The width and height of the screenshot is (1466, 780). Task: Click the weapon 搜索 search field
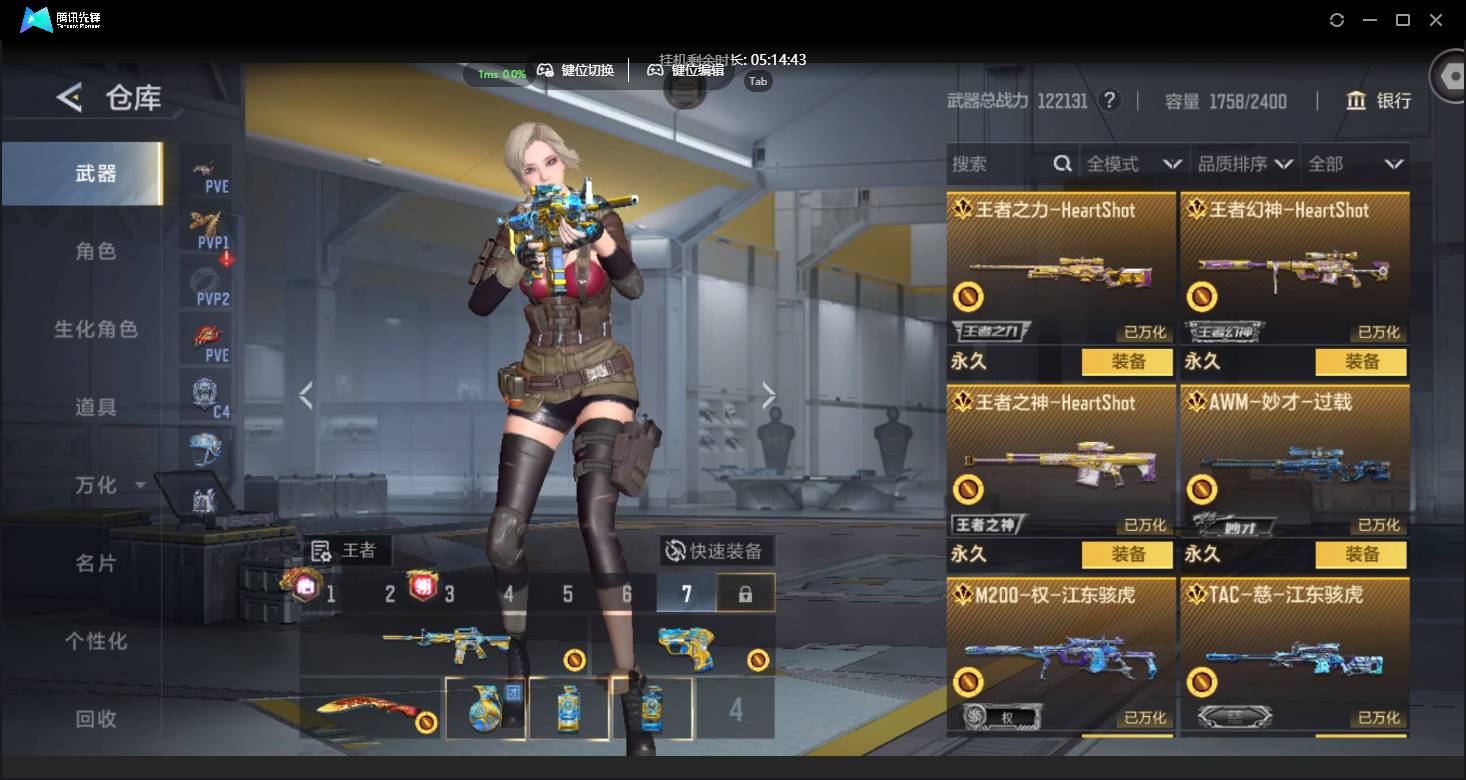click(x=1000, y=164)
